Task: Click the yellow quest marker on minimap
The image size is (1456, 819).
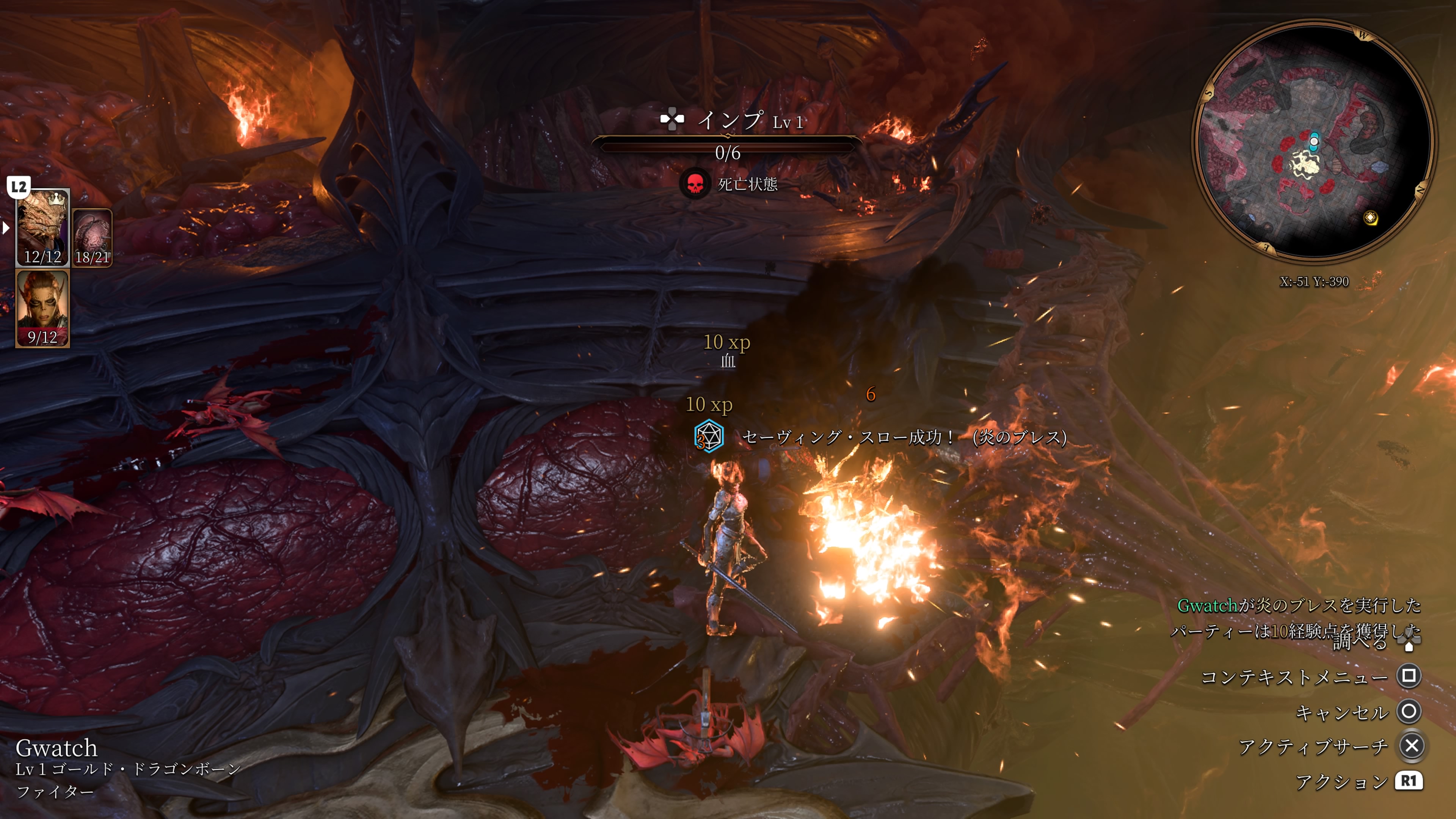Action: pos(1370,218)
